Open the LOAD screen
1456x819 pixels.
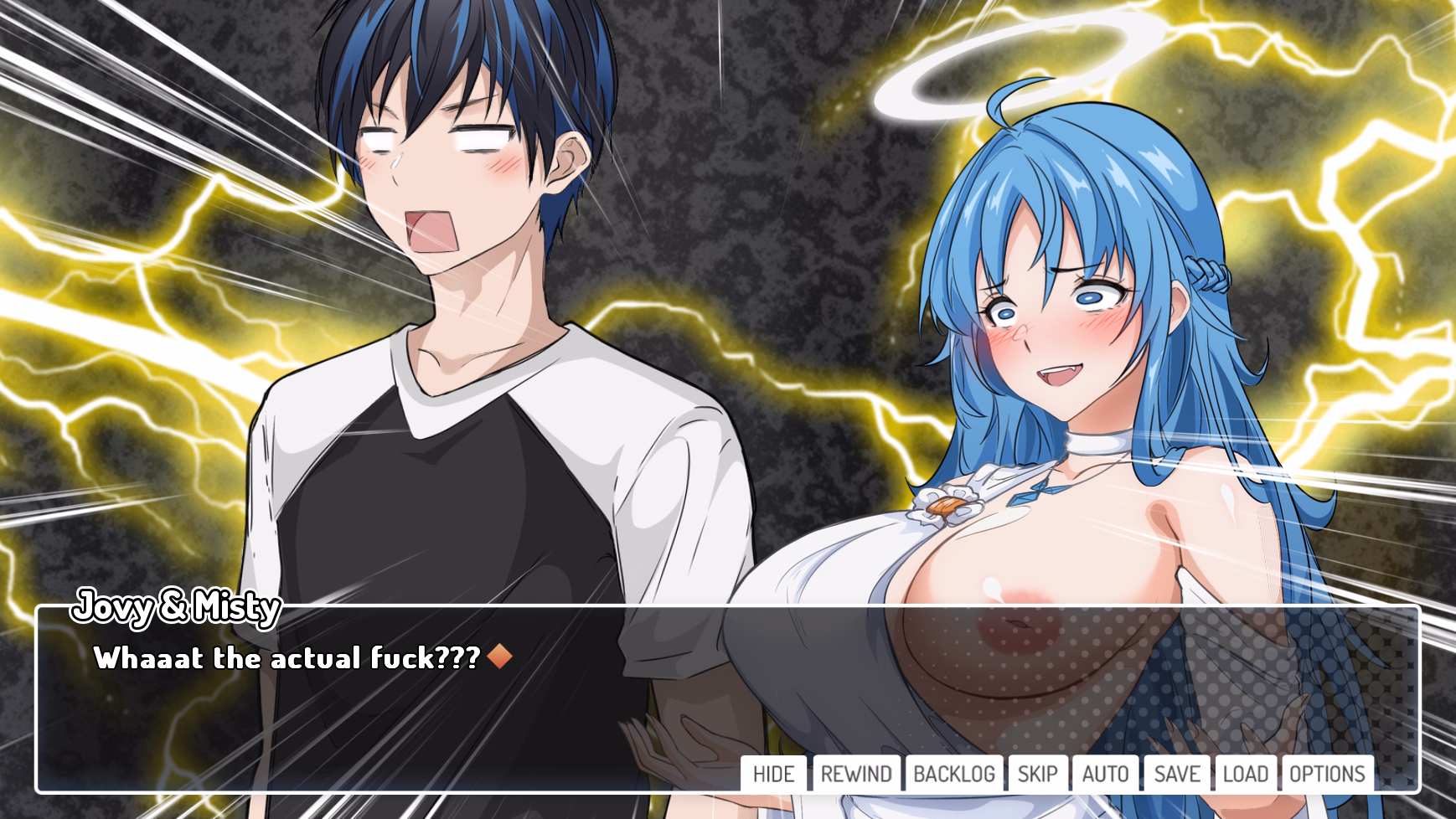point(1247,774)
